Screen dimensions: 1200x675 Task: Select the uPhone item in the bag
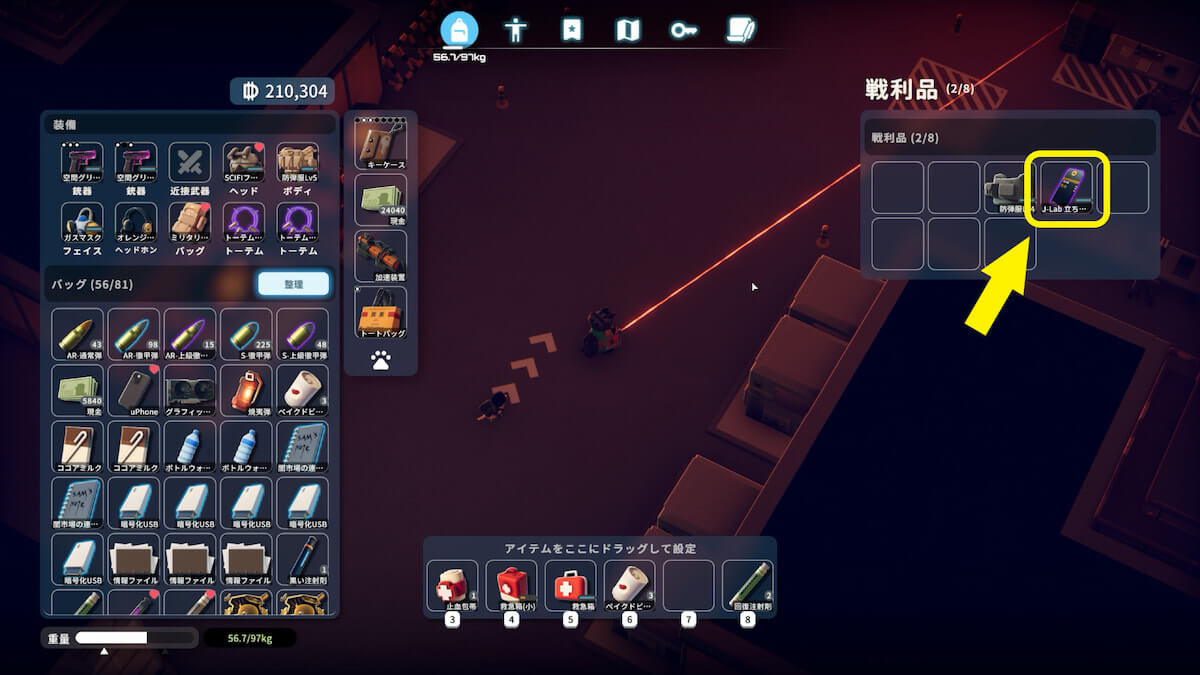(134, 391)
